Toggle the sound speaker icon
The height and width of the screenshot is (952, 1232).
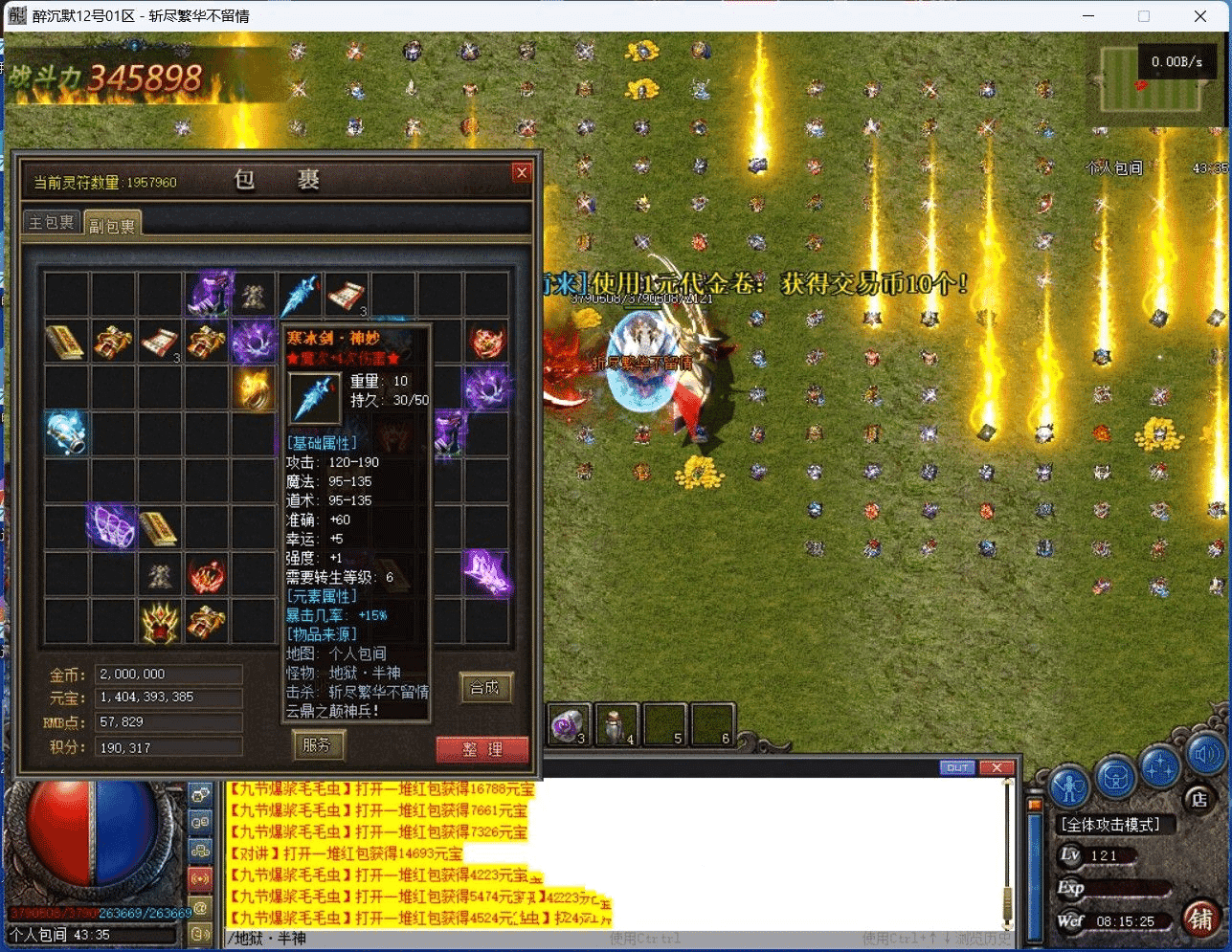[1205, 756]
